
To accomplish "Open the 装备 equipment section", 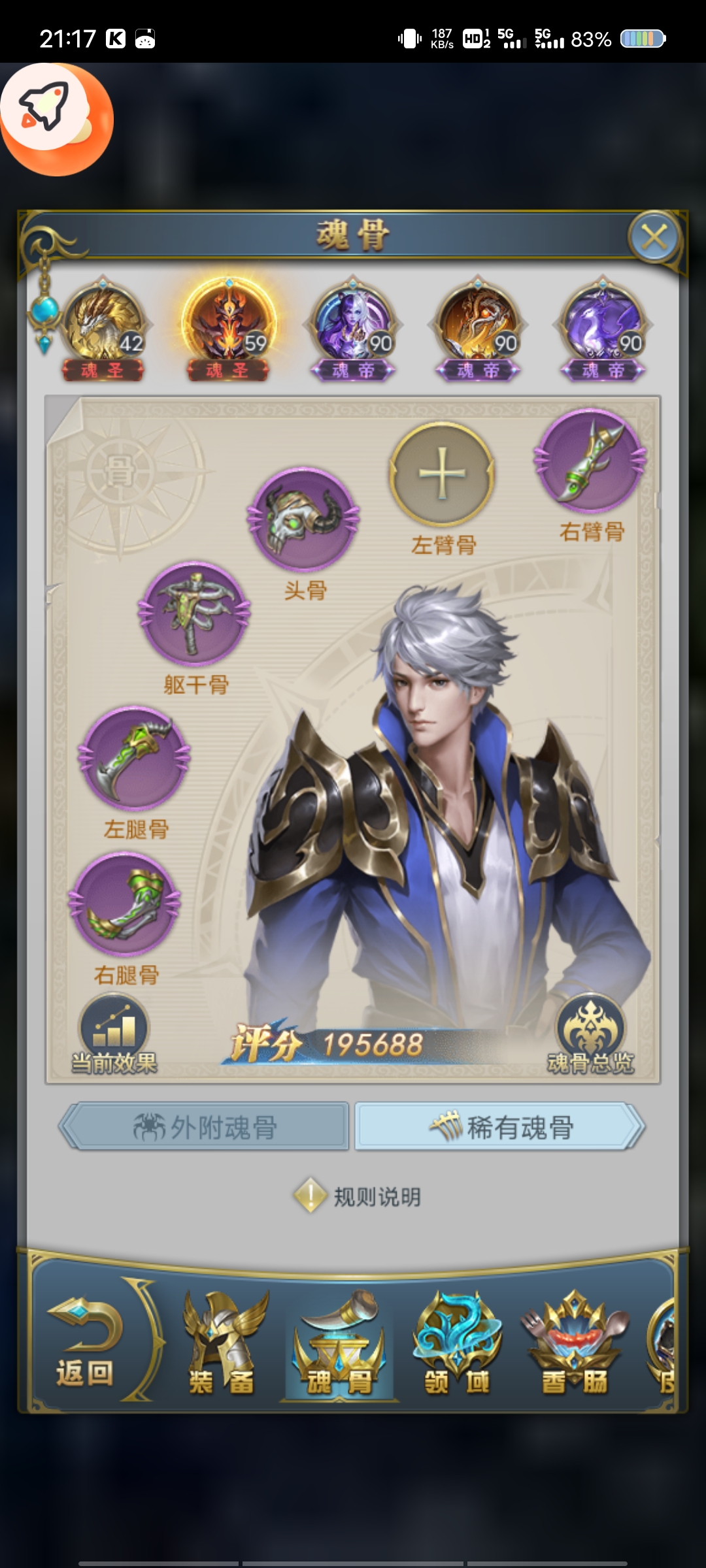I will [222, 1345].
